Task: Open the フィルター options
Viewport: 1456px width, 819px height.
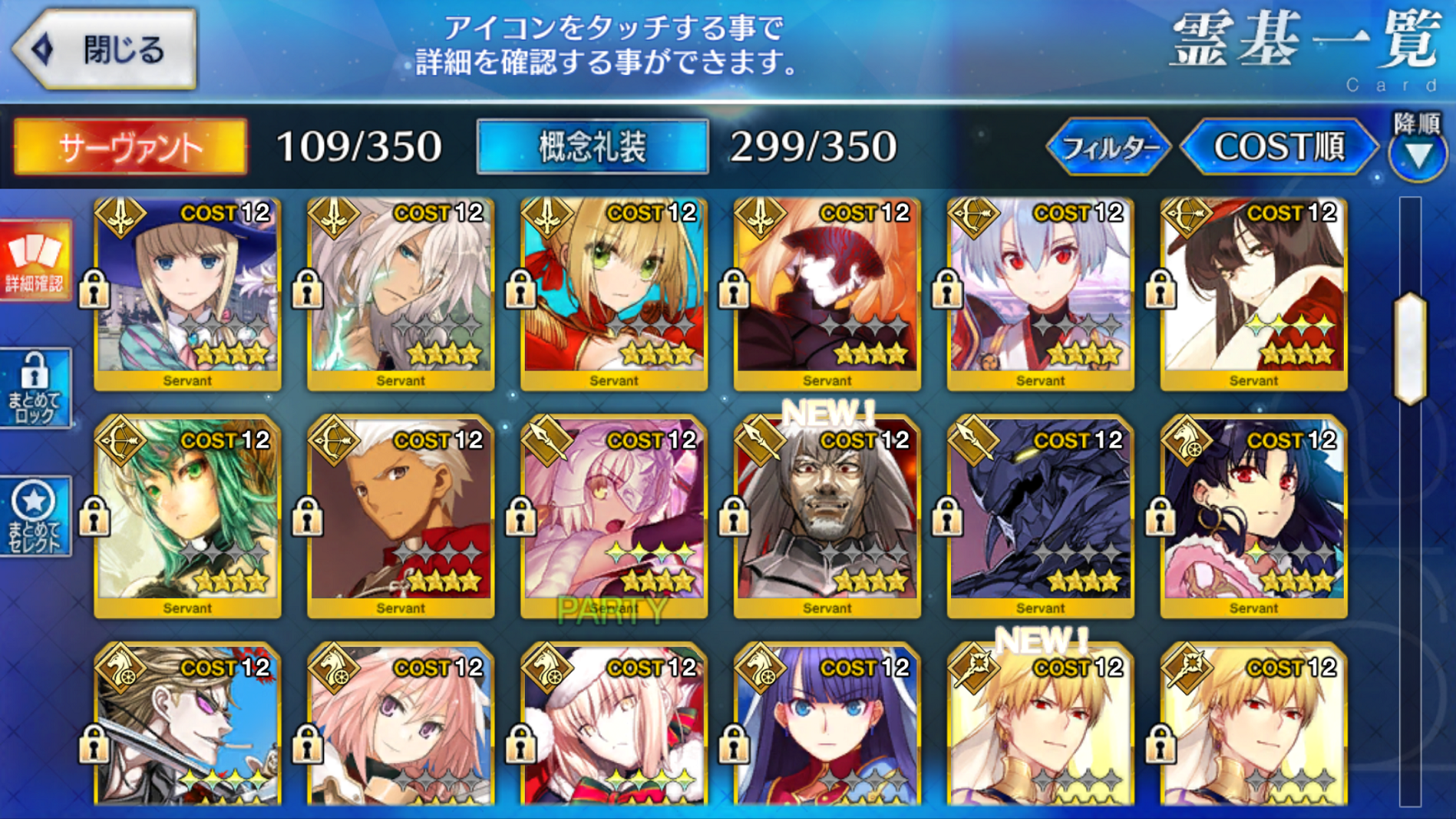Action: [1108, 147]
